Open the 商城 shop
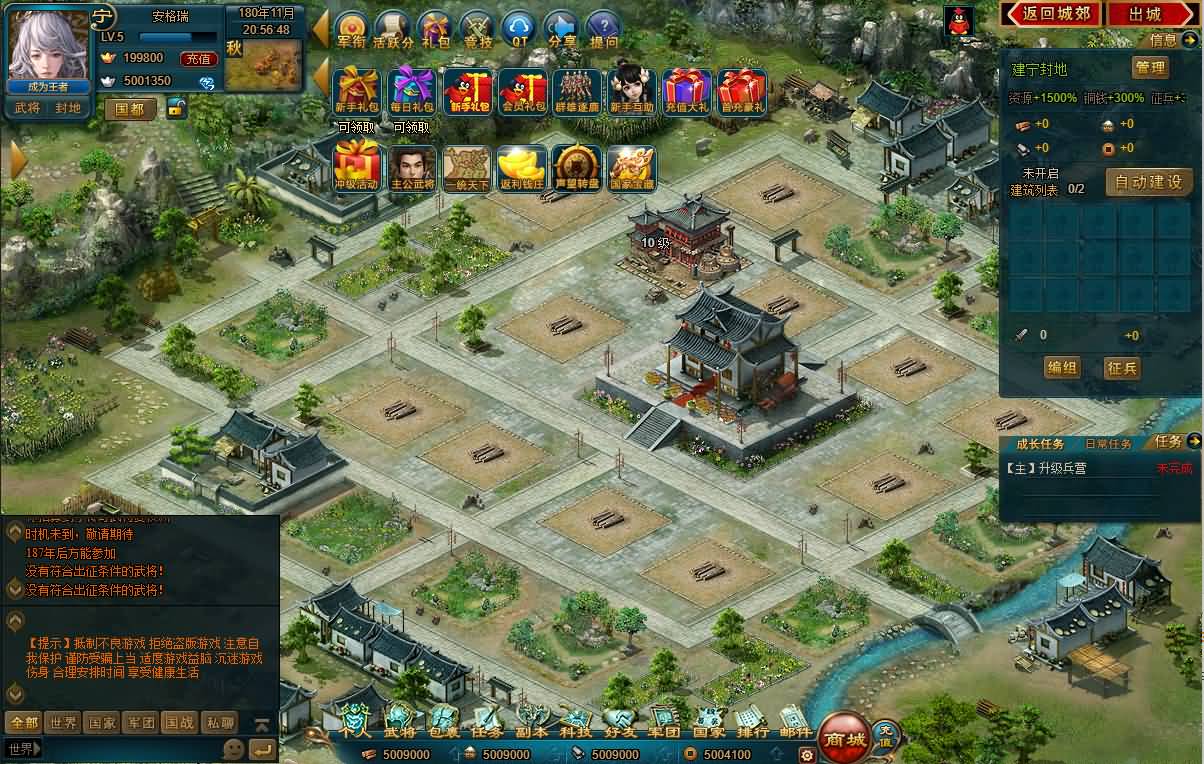The image size is (1204, 764). coord(843,739)
